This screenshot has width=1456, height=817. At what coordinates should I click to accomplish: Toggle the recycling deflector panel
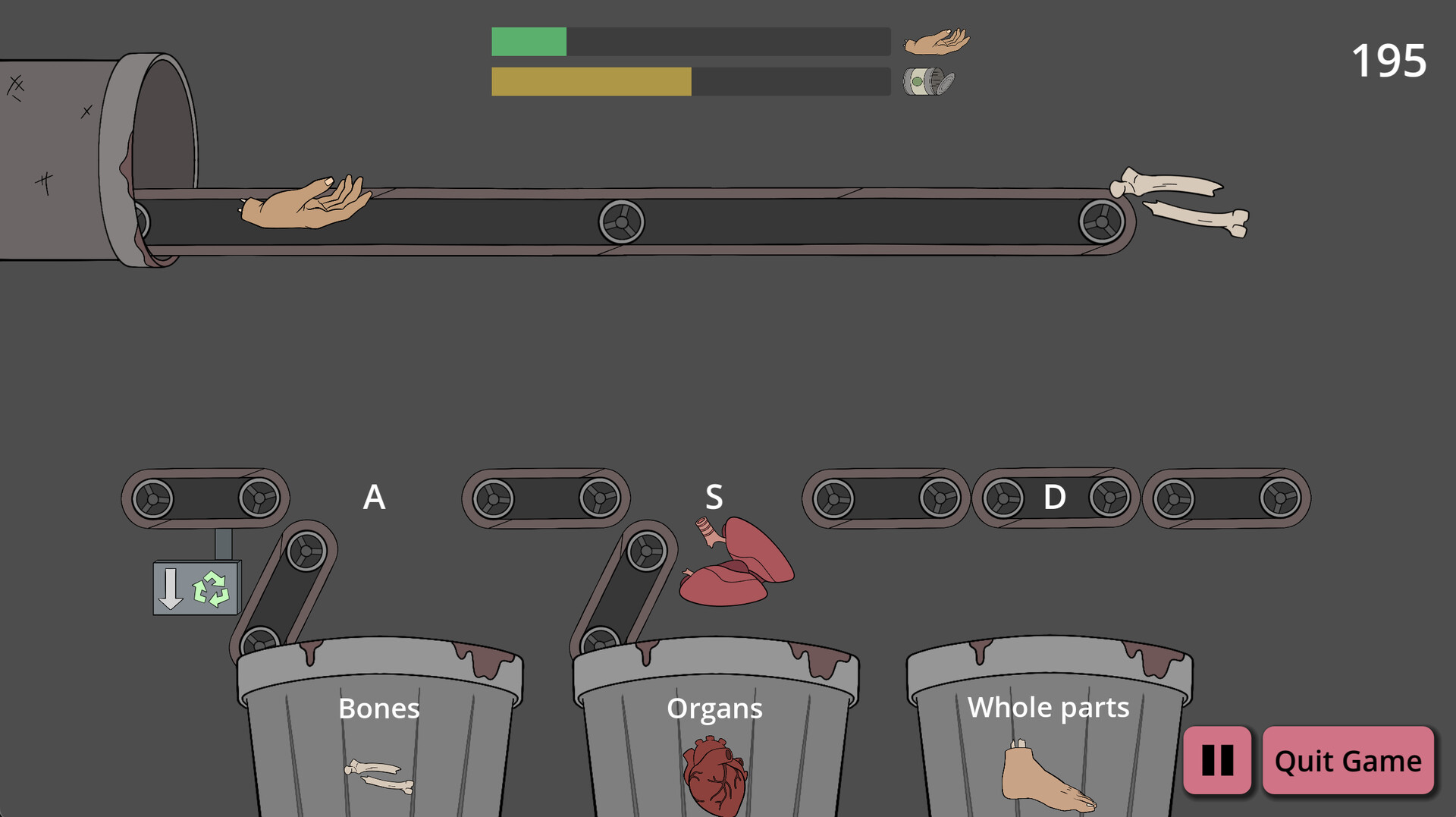(197, 588)
